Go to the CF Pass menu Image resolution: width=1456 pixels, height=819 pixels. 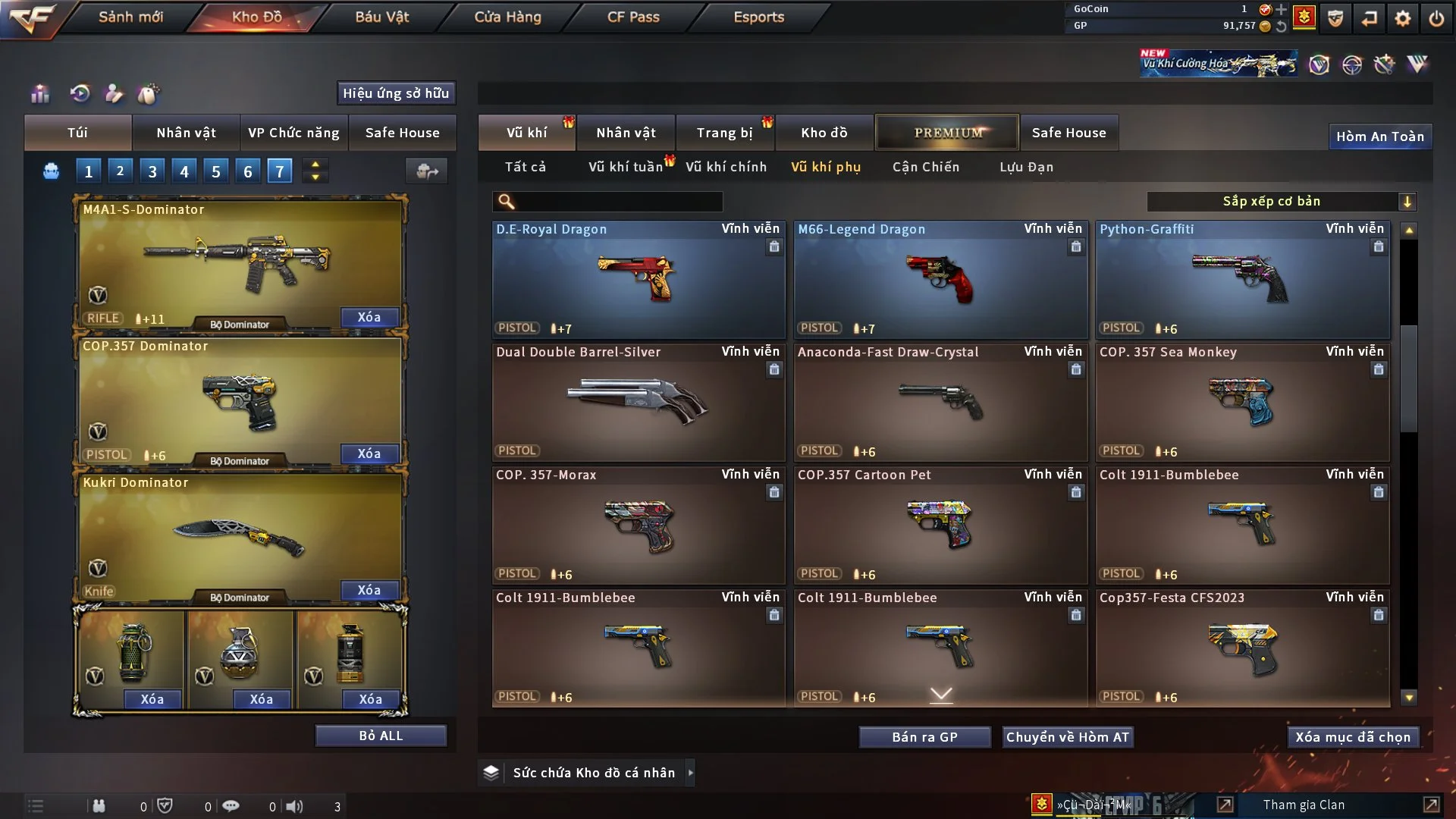tap(633, 17)
